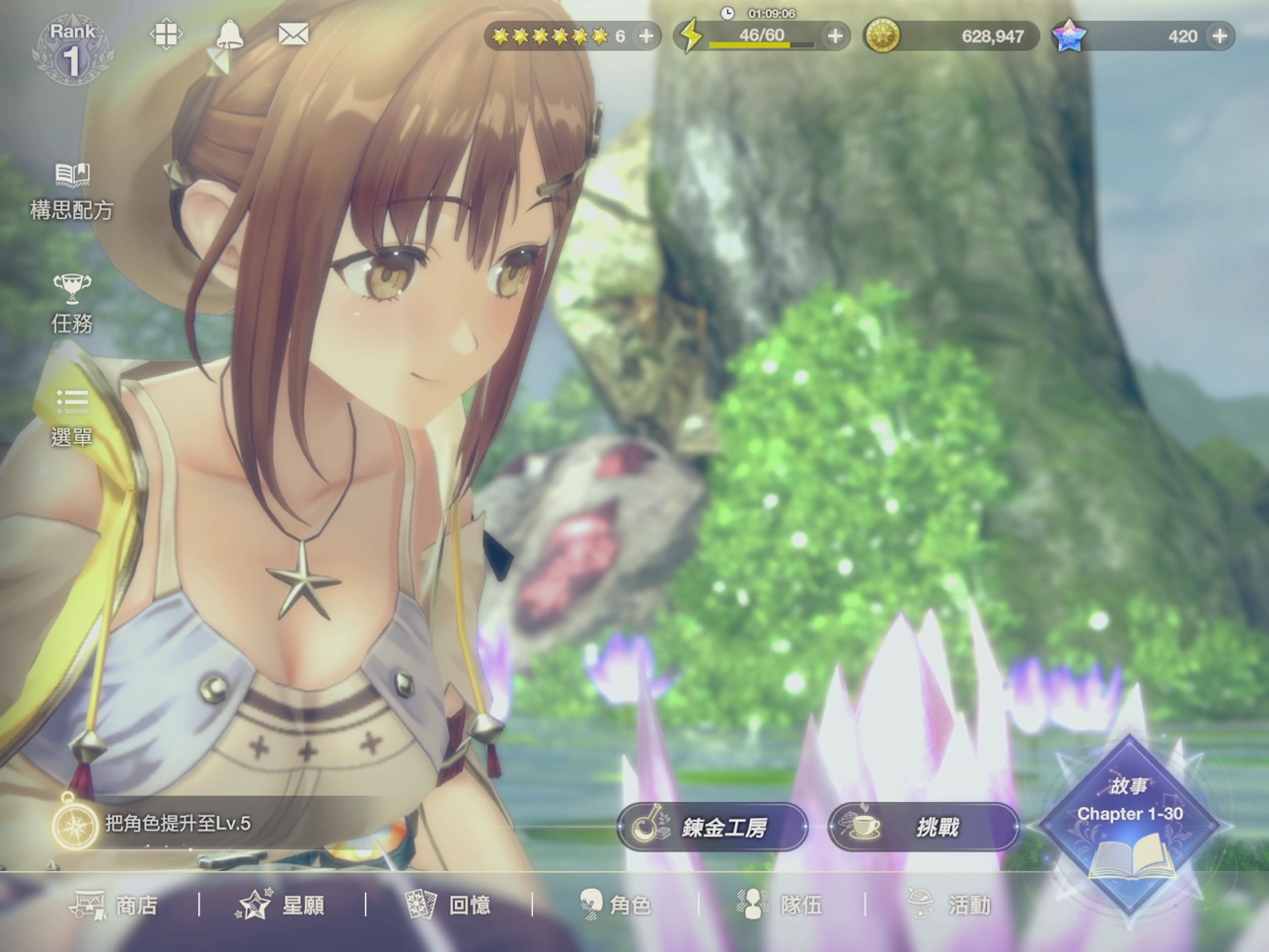This screenshot has width=1269, height=952.
Task: Enter the 鍊金工房 alchemy workshop
Action: tap(712, 827)
